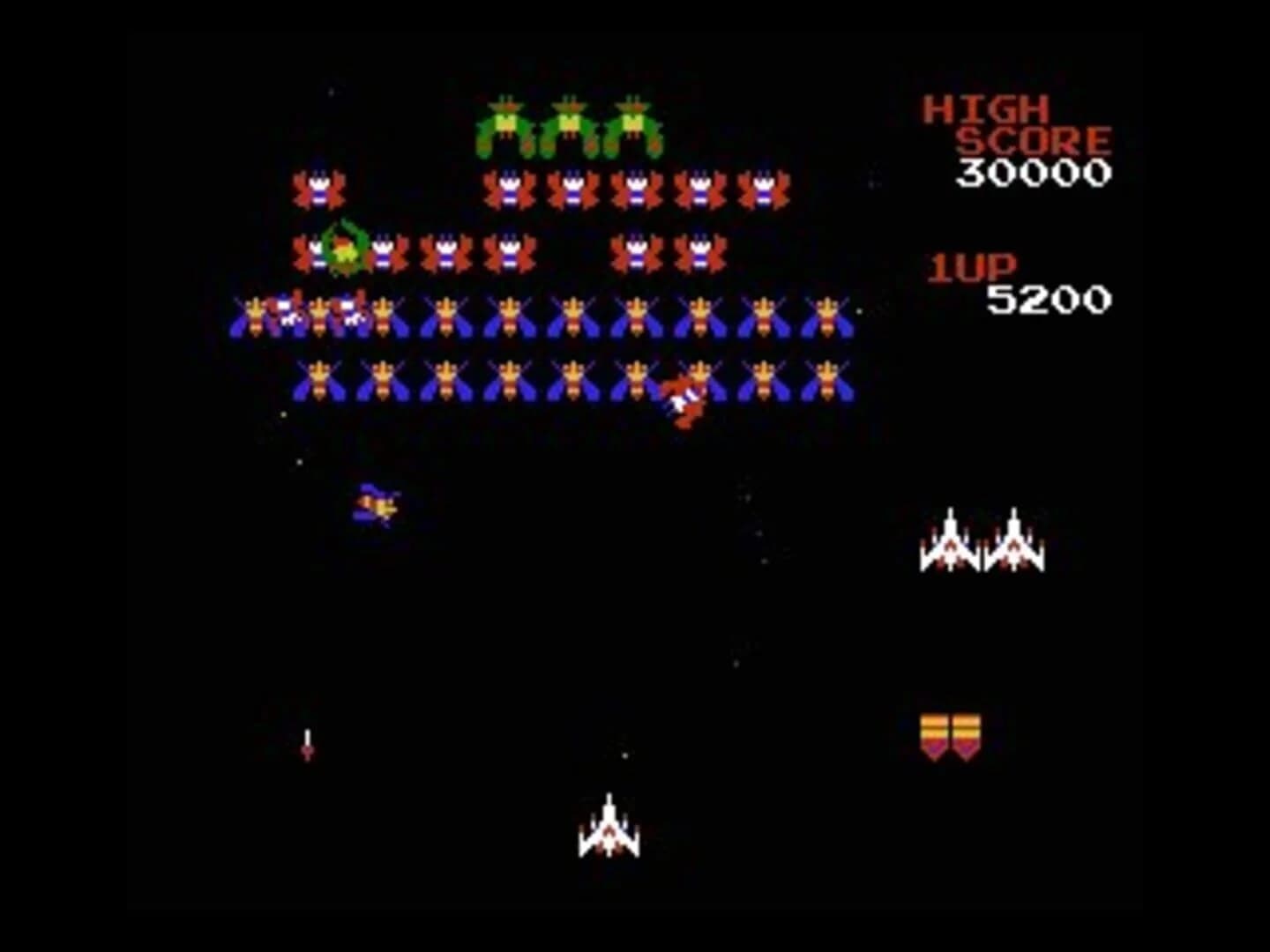Target the rightmost green Boss Galaga

point(633,123)
